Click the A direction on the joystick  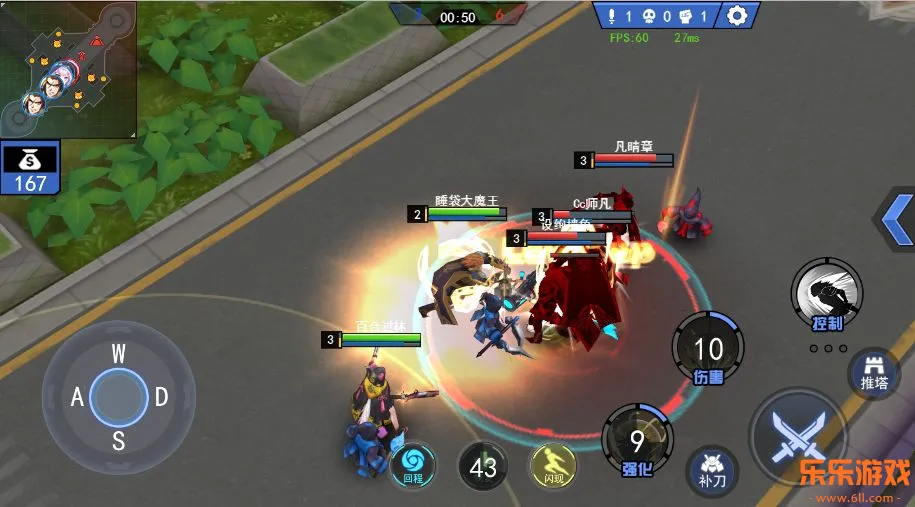click(77, 397)
